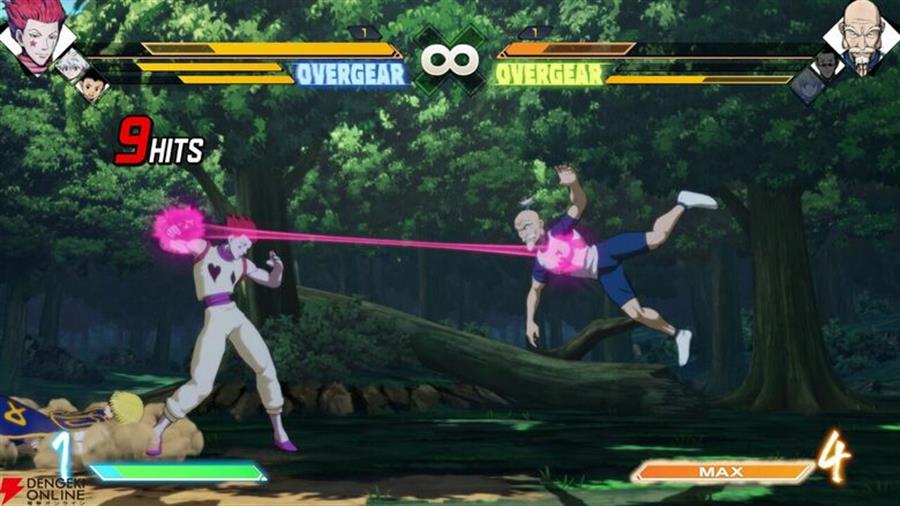Click the blue OVERGEAR indicator

click(351, 74)
